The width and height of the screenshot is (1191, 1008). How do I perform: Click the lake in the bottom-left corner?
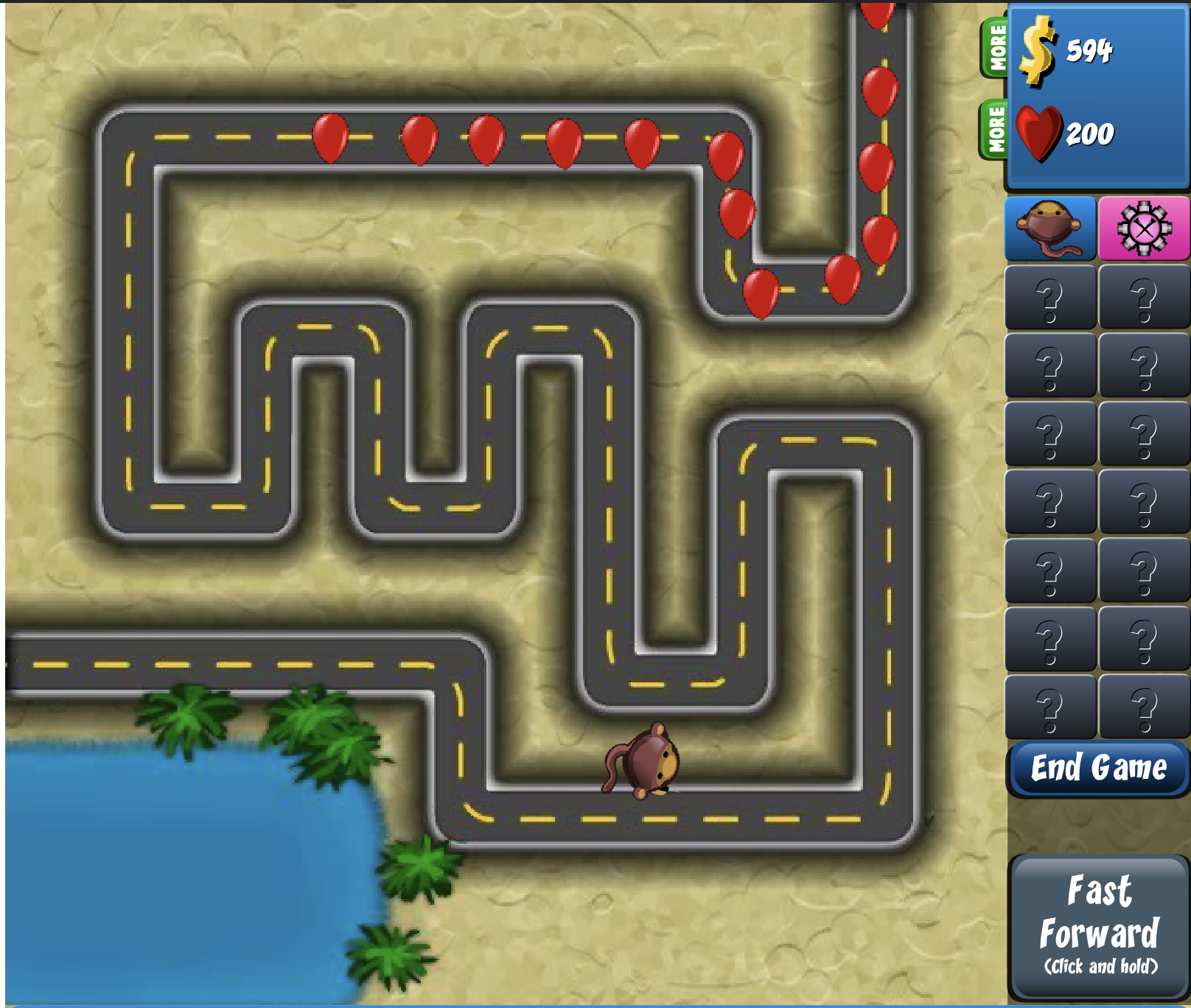click(x=147, y=869)
